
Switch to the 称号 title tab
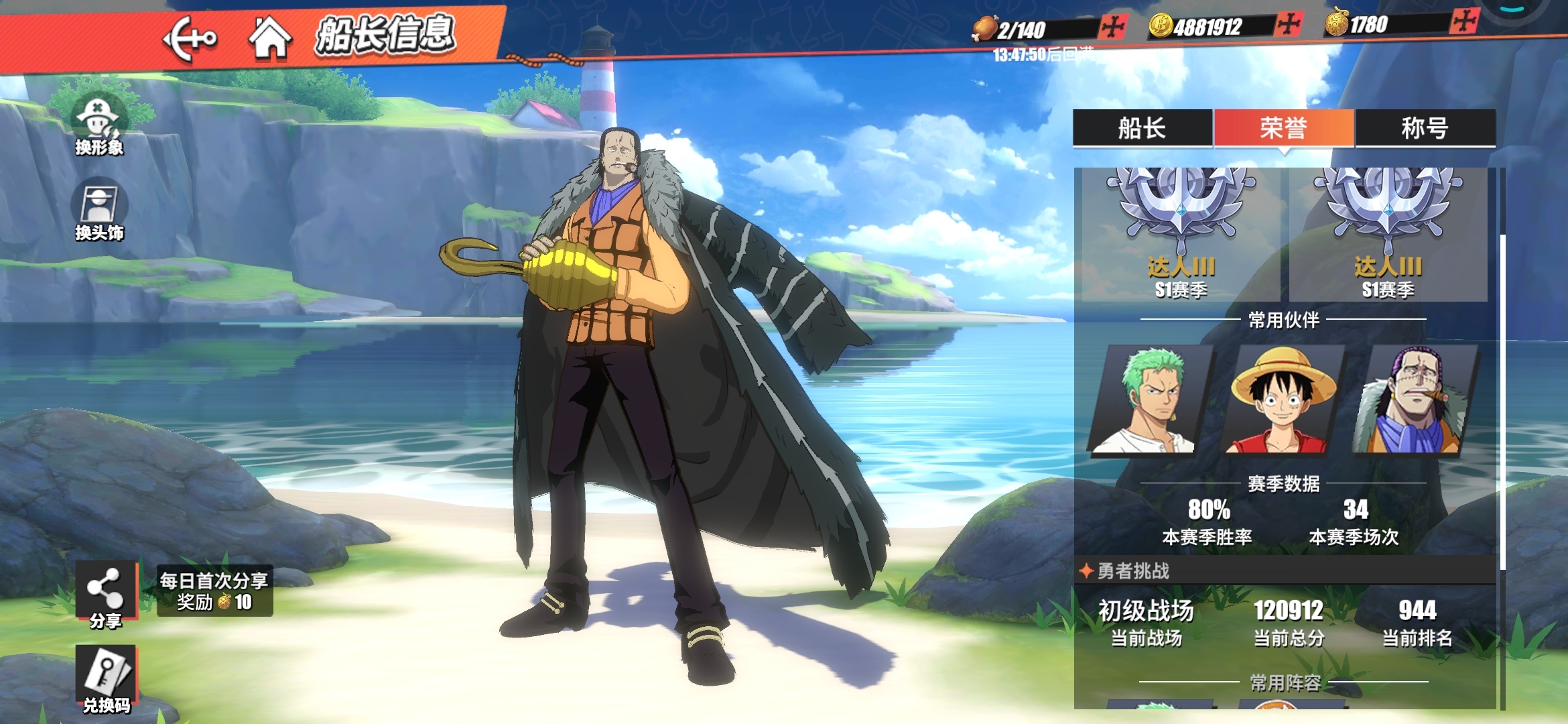(1425, 128)
